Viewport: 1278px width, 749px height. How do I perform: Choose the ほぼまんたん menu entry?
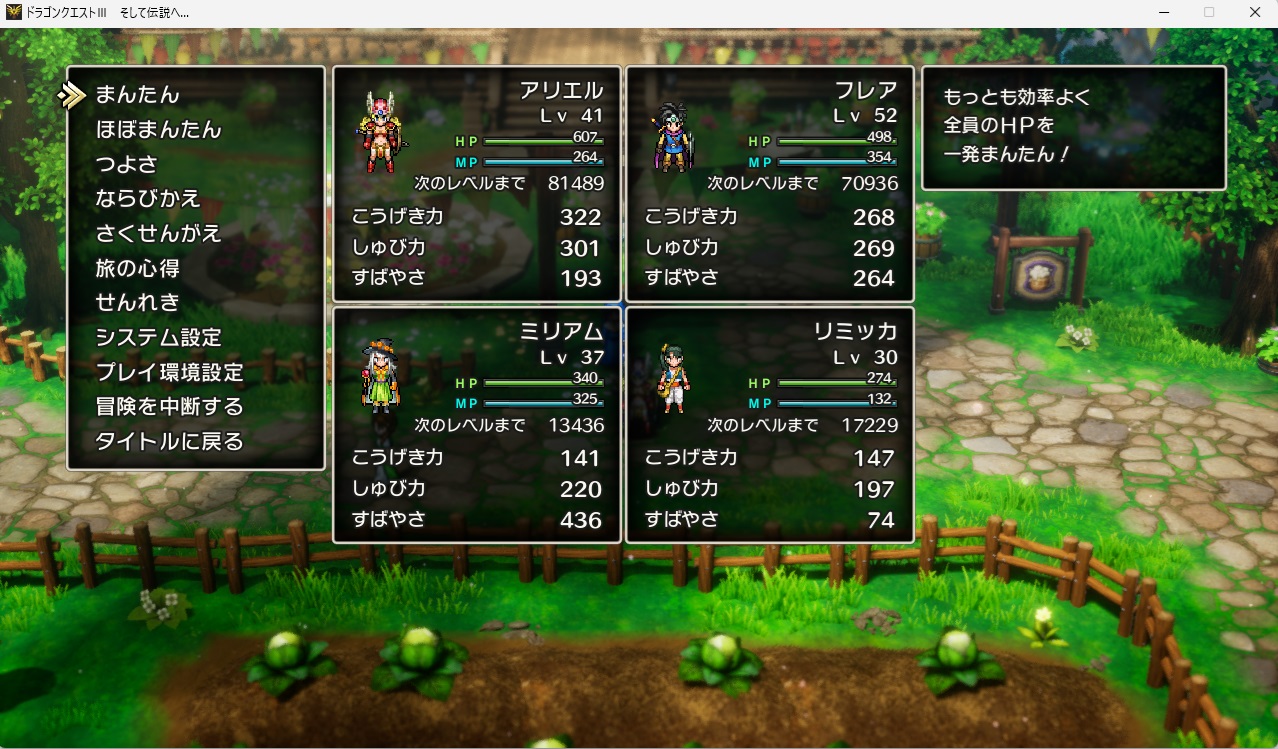pyautogui.click(x=158, y=130)
